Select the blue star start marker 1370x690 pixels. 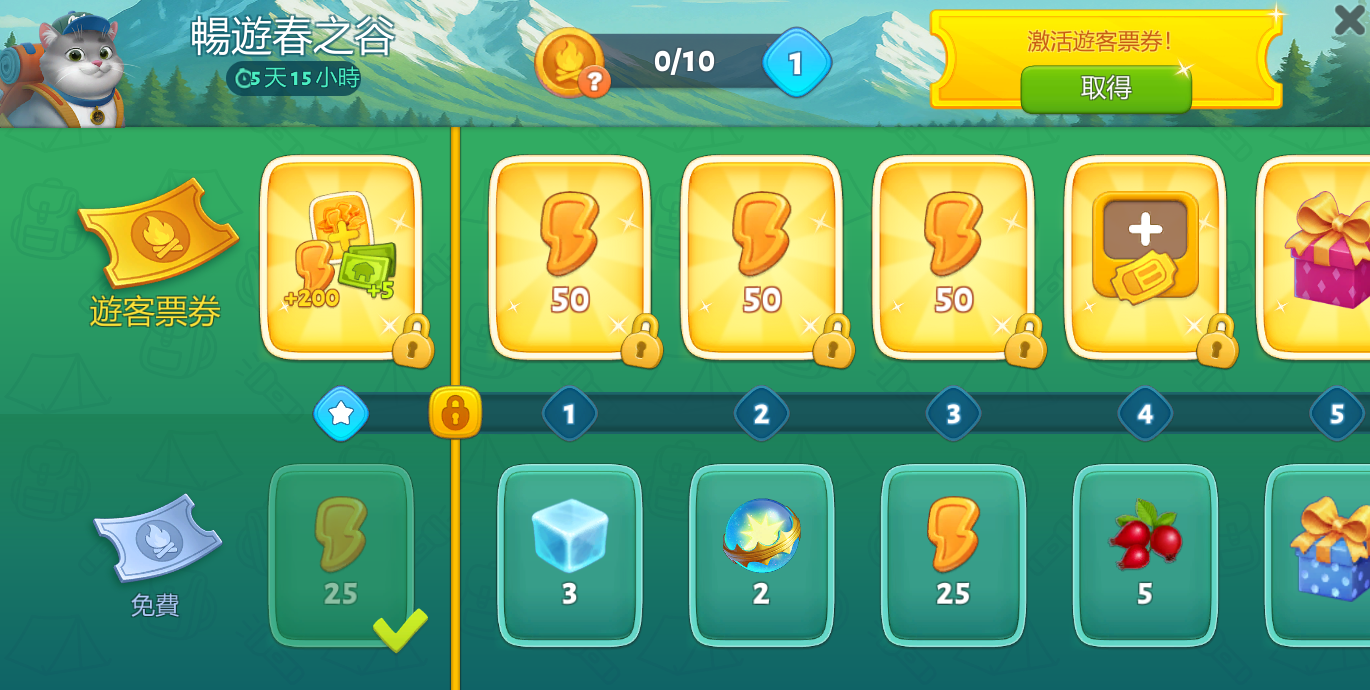pyautogui.click(x=341, y=413)
